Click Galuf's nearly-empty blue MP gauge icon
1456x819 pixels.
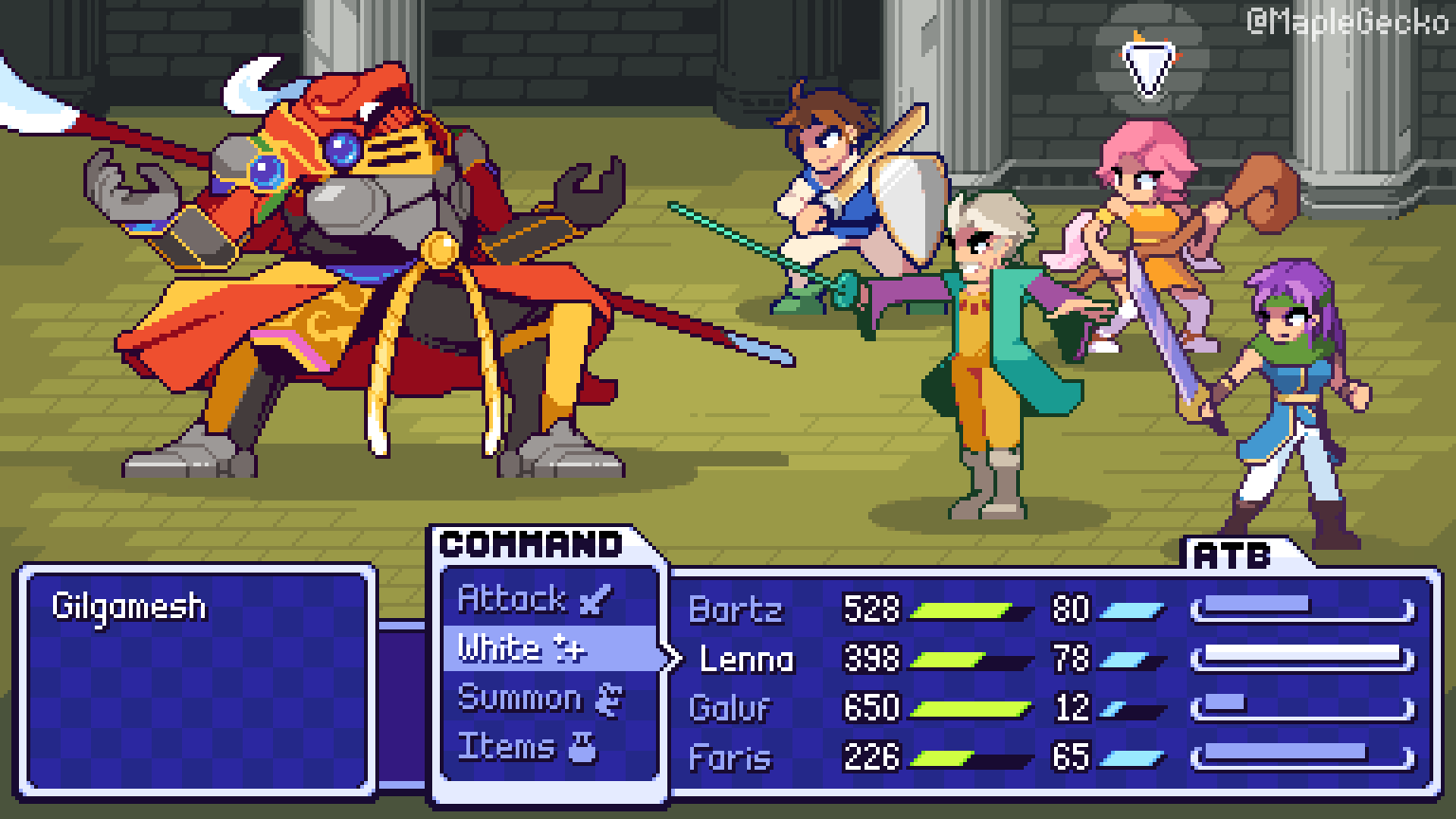pyautogui.click(x=1120, y=707)
